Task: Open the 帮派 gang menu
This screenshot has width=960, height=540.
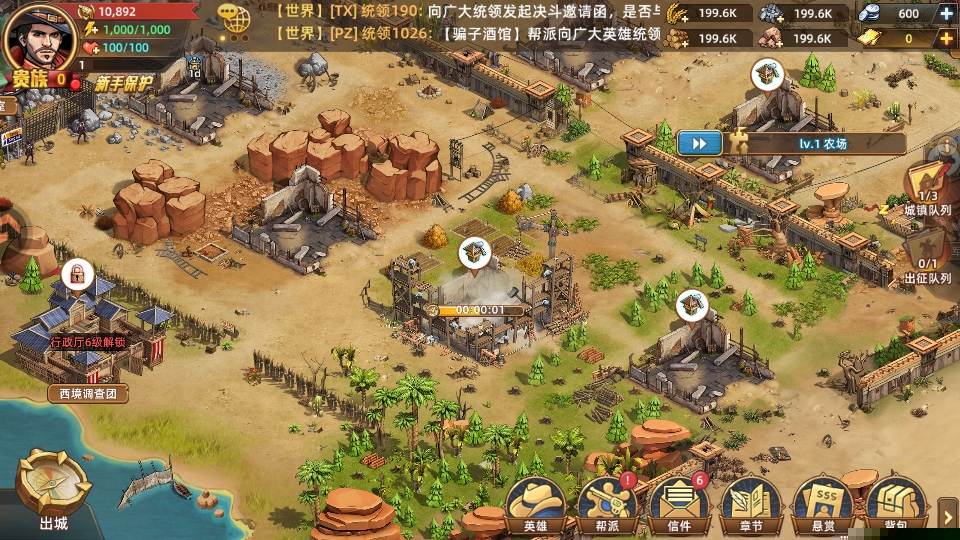Action: 607,503
